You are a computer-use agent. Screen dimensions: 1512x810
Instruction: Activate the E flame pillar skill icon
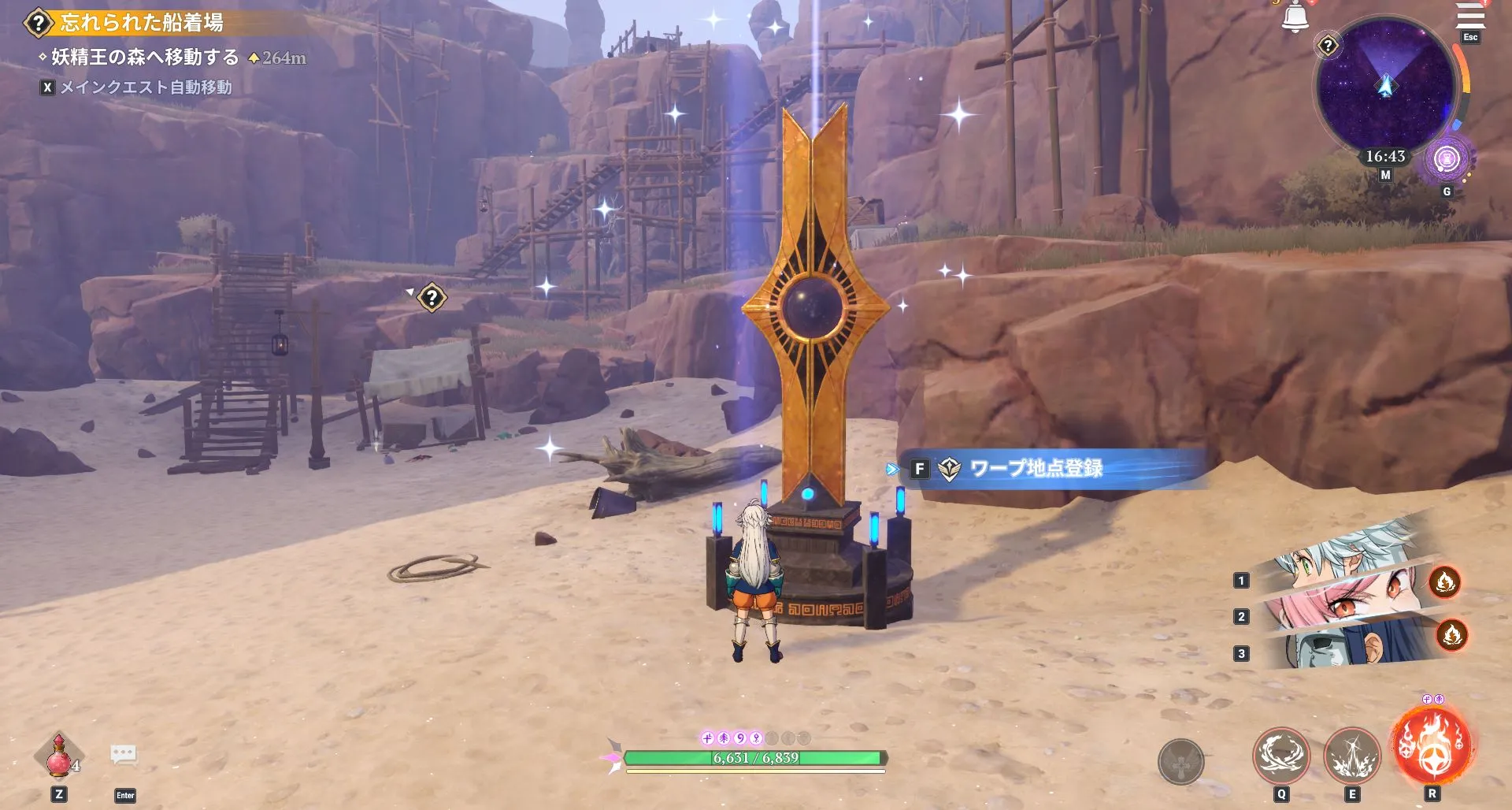pyautogui.click(x=1354, y=756)
